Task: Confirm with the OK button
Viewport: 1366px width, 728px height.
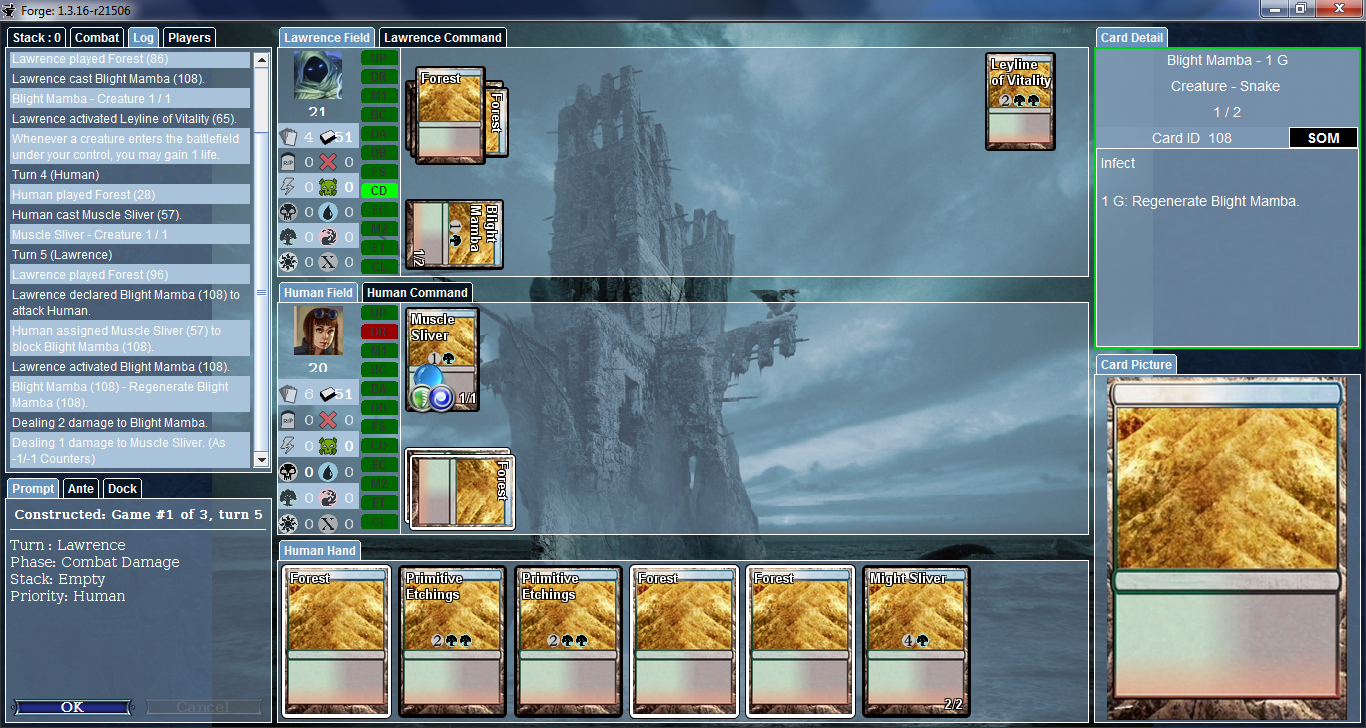Action: point(72,707)
